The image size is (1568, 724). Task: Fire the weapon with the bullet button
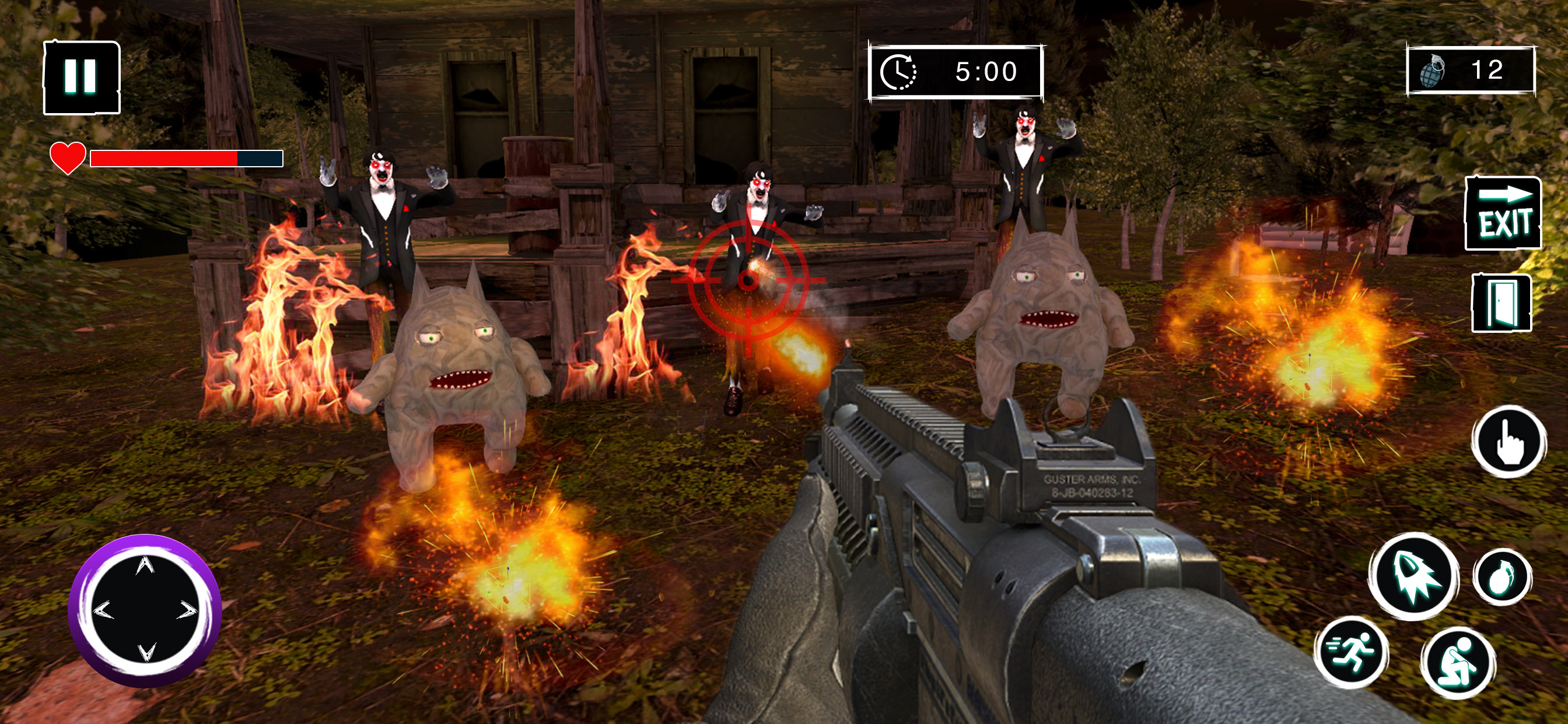pyautogui.click(x=1414, y=575)
